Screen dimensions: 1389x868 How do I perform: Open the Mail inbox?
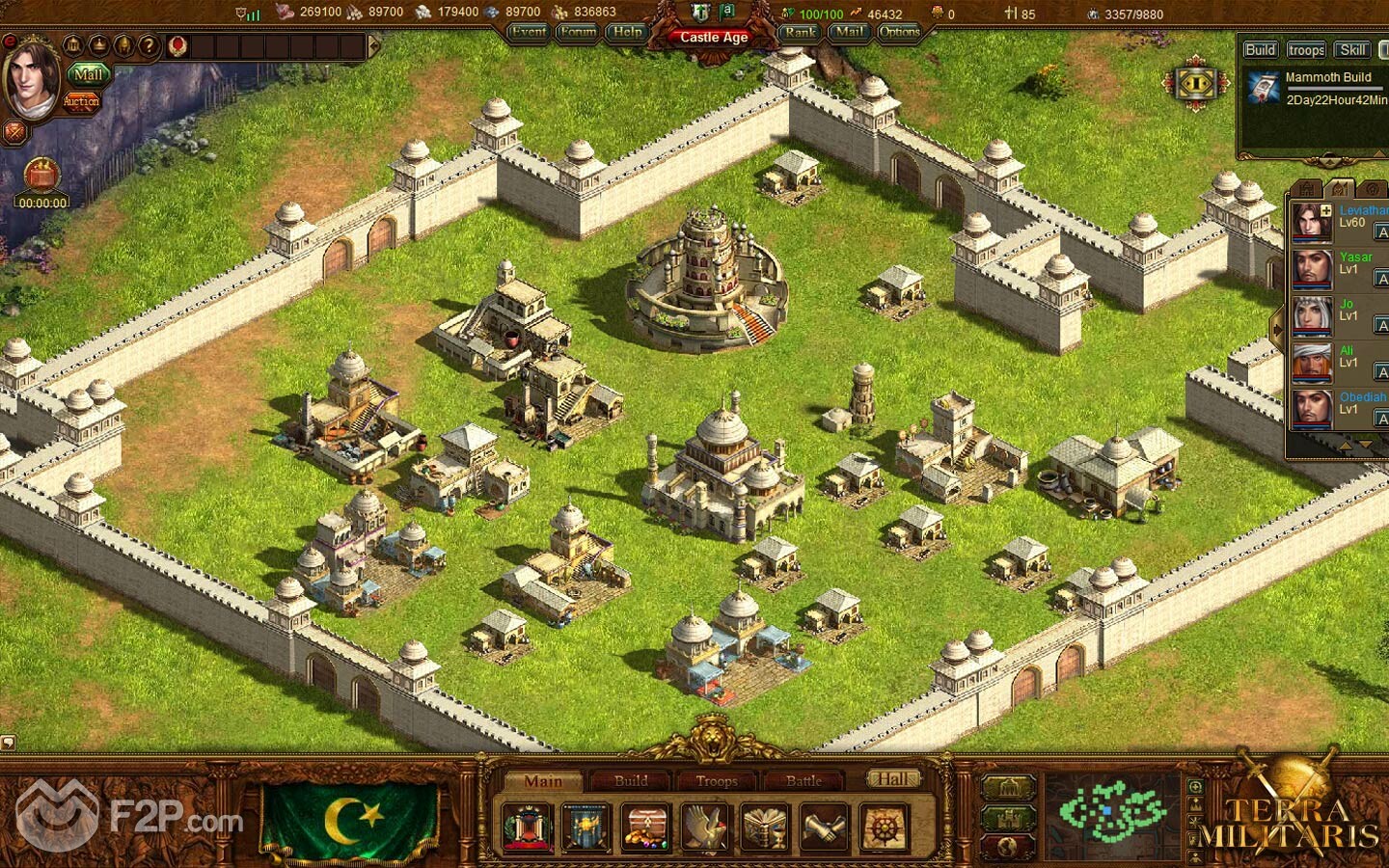850,32
